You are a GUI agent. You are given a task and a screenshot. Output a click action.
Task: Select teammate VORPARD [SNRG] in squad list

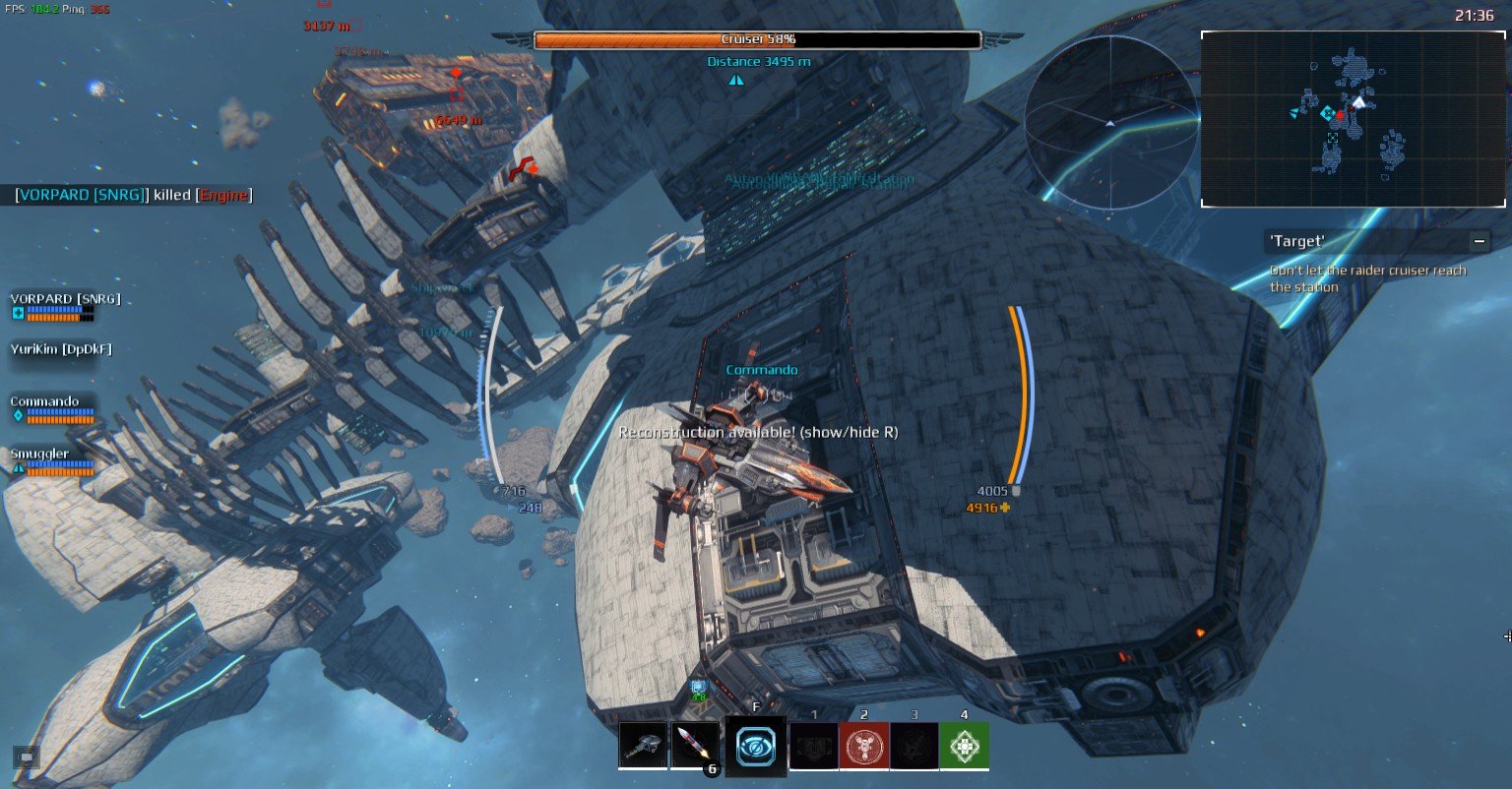tap(65, 299)
